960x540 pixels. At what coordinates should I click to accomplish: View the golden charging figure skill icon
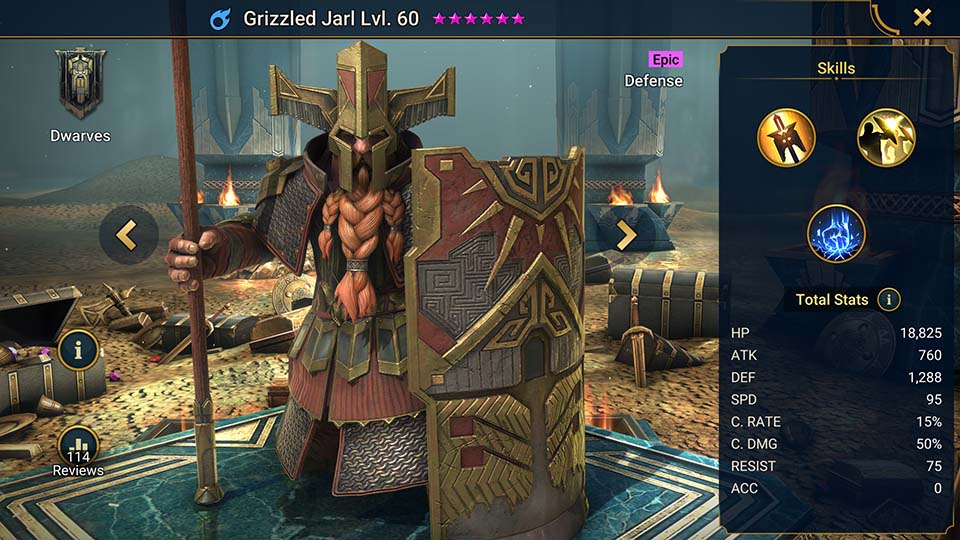[x=886, y=138]
